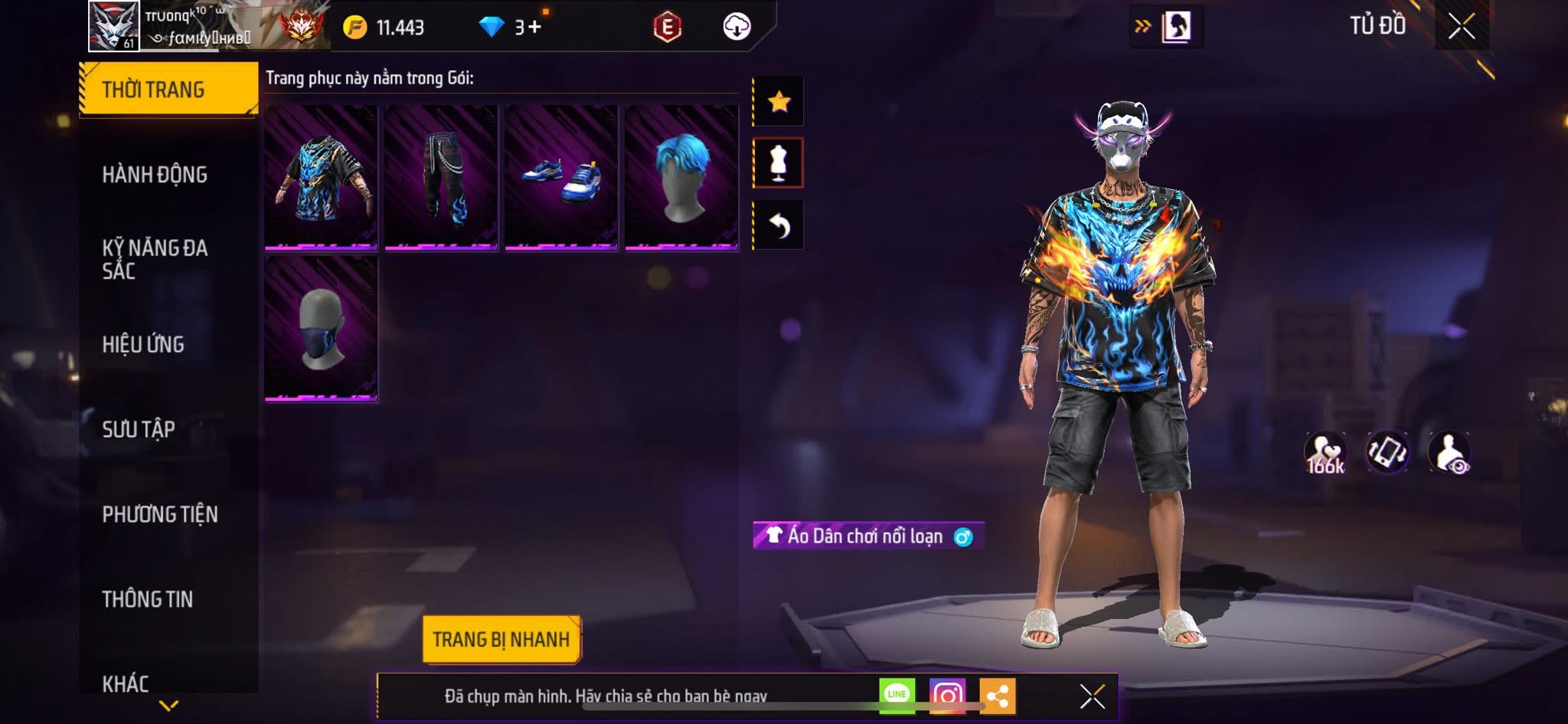Dismiss the screenshot share banner
The height and width of the screenshot is (724, 1568).
tap(1092, 696)
